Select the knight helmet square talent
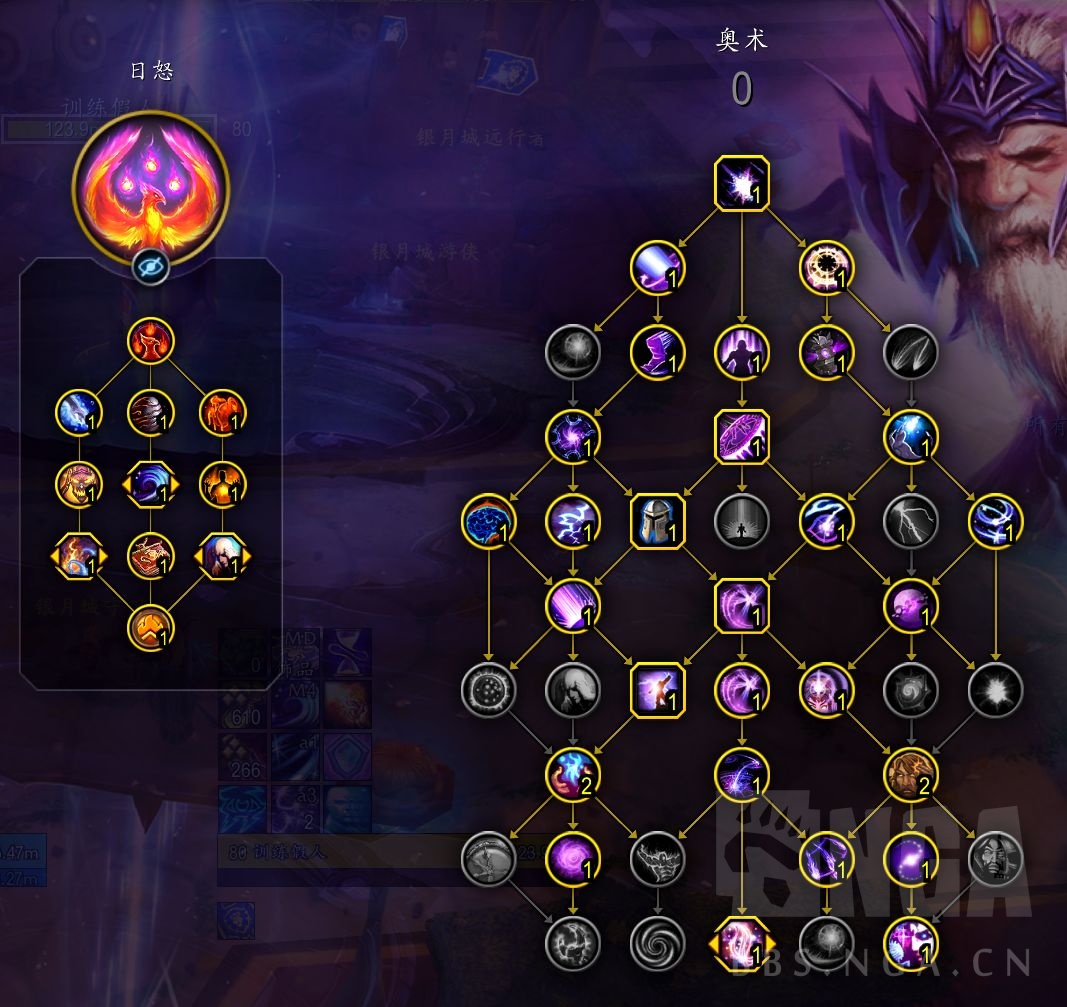The height and width of the screenshot is (1007, 1067). [657, 521]
